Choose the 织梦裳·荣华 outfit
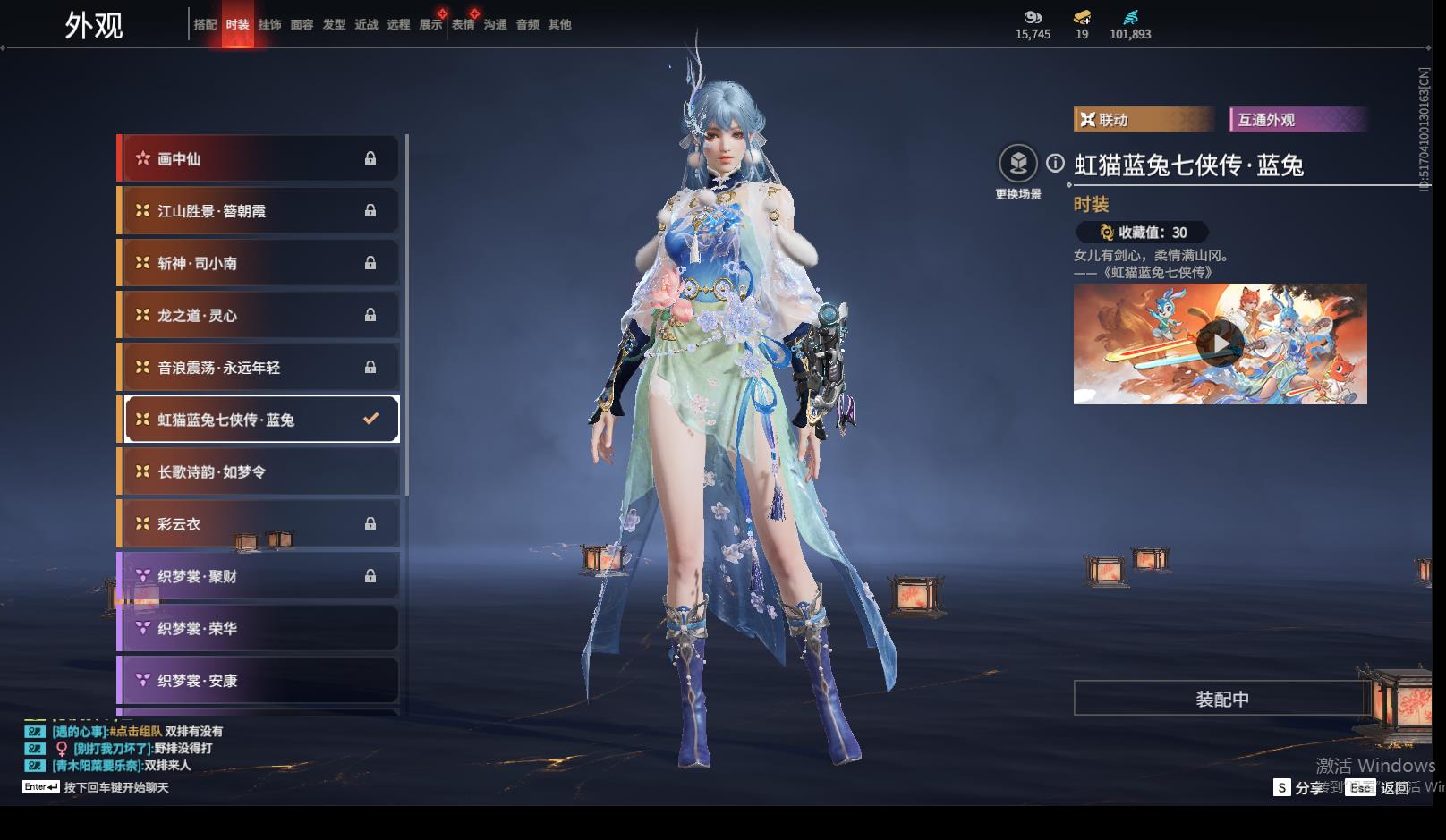This screenshot has width=1446, height=840. tap(259, 629)
